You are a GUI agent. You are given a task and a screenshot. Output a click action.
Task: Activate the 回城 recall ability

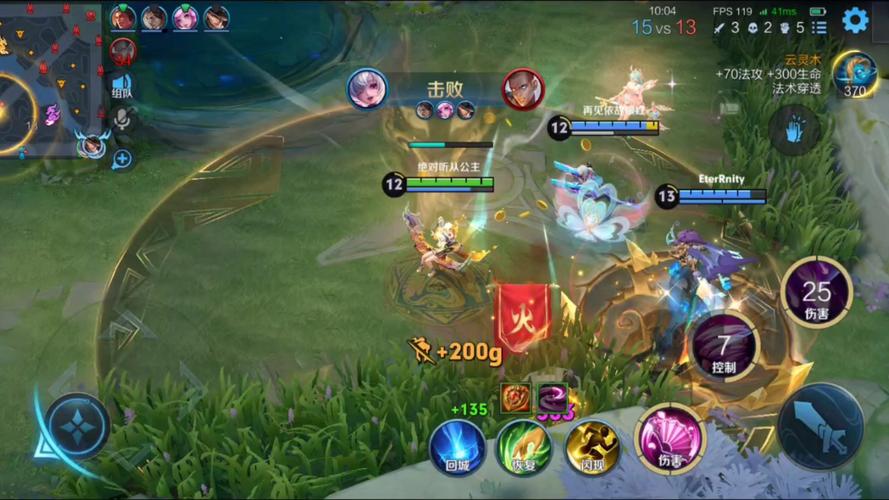pyautogui.click(x=457, y=446)
